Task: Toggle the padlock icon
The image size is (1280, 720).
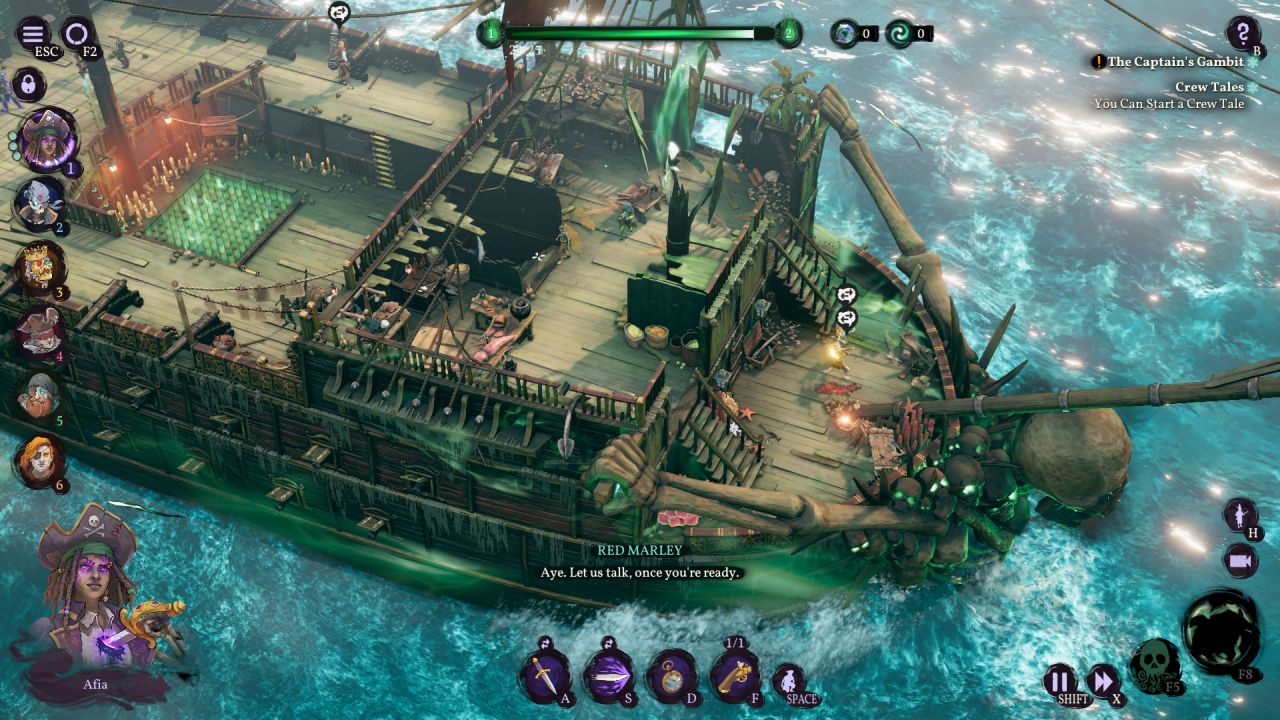Action: pos(28,85)
